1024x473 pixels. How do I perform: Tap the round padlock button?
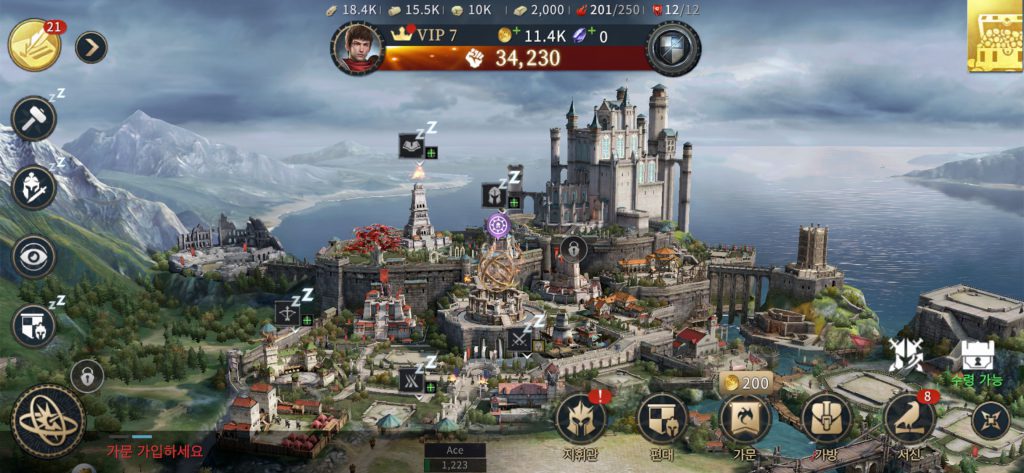point(87,376)
